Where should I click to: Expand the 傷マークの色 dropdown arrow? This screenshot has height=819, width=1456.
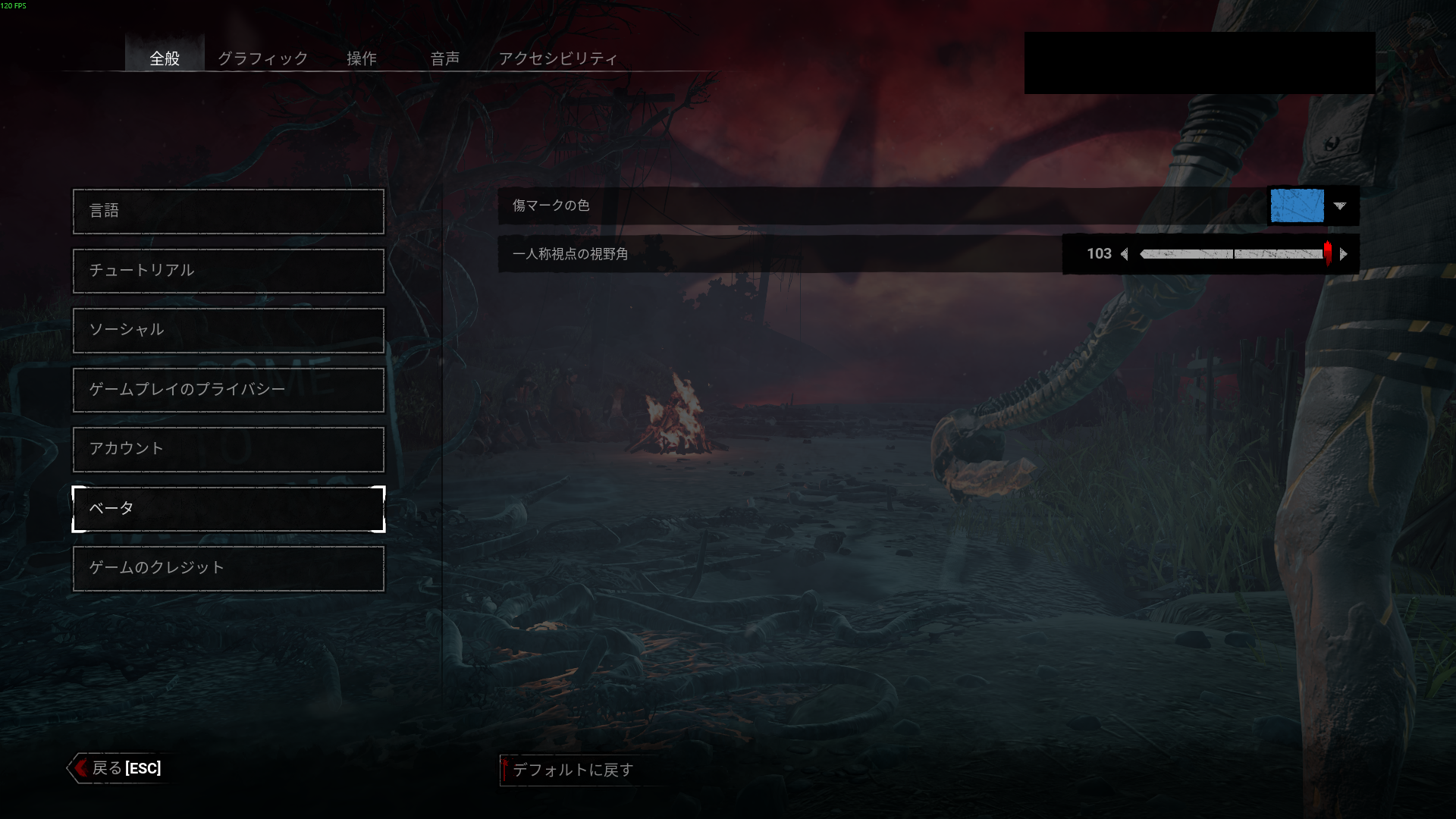(1340, 206)
